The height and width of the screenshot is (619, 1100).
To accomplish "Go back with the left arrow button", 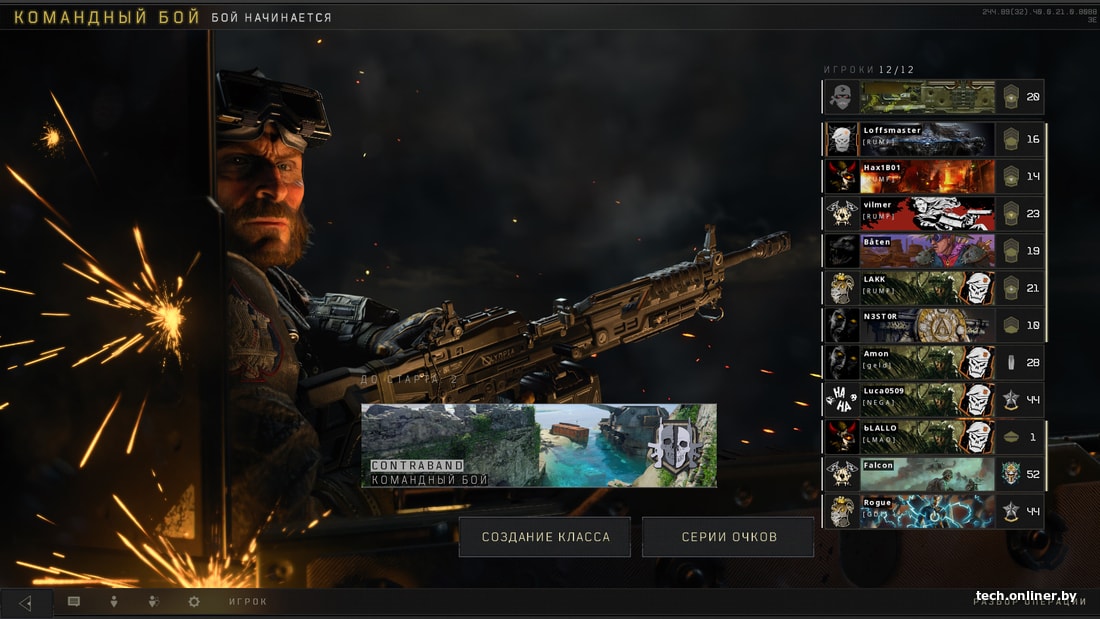I will (26, 602).
